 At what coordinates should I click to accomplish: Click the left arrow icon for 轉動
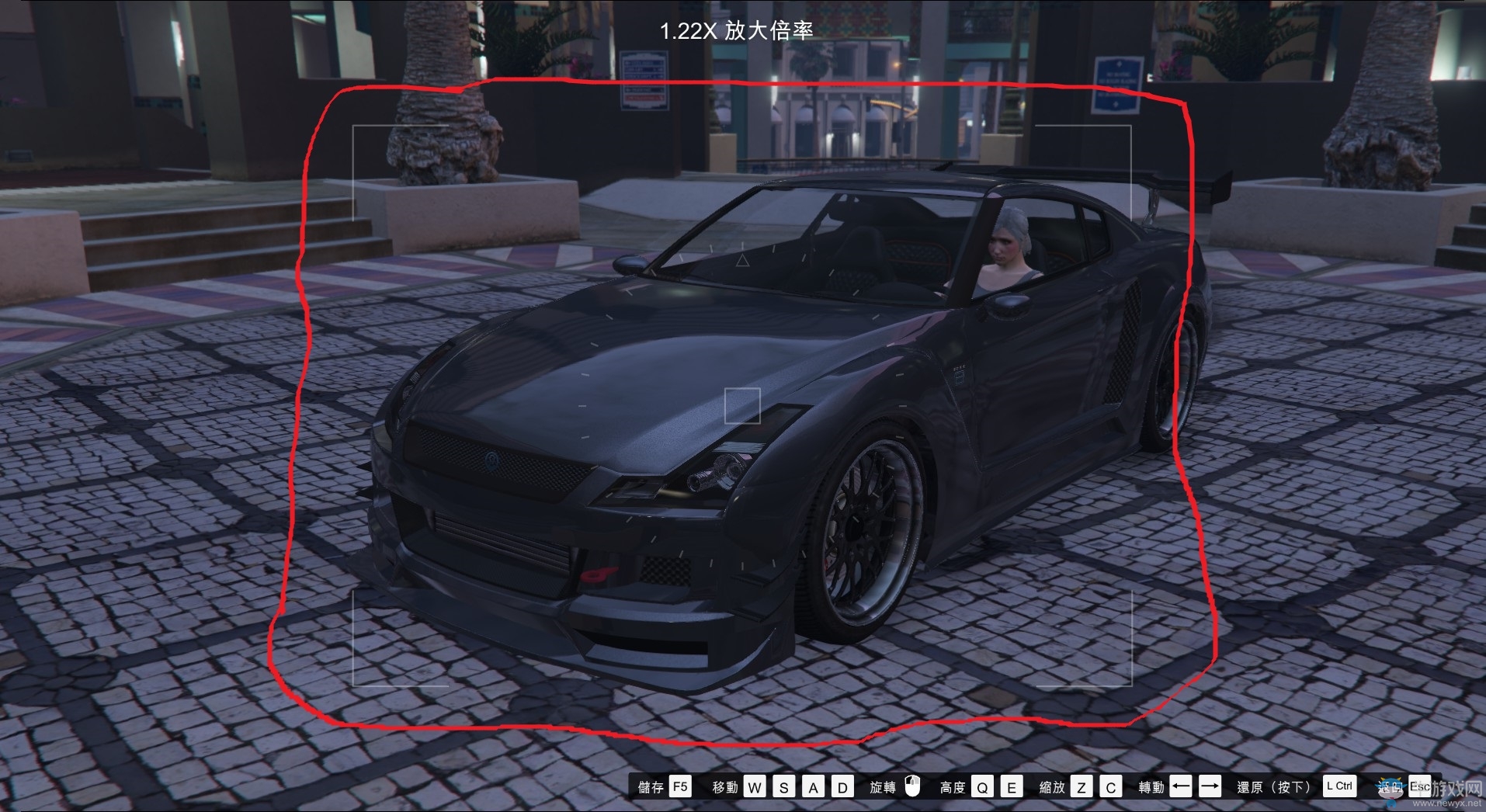click(1179, 786)
